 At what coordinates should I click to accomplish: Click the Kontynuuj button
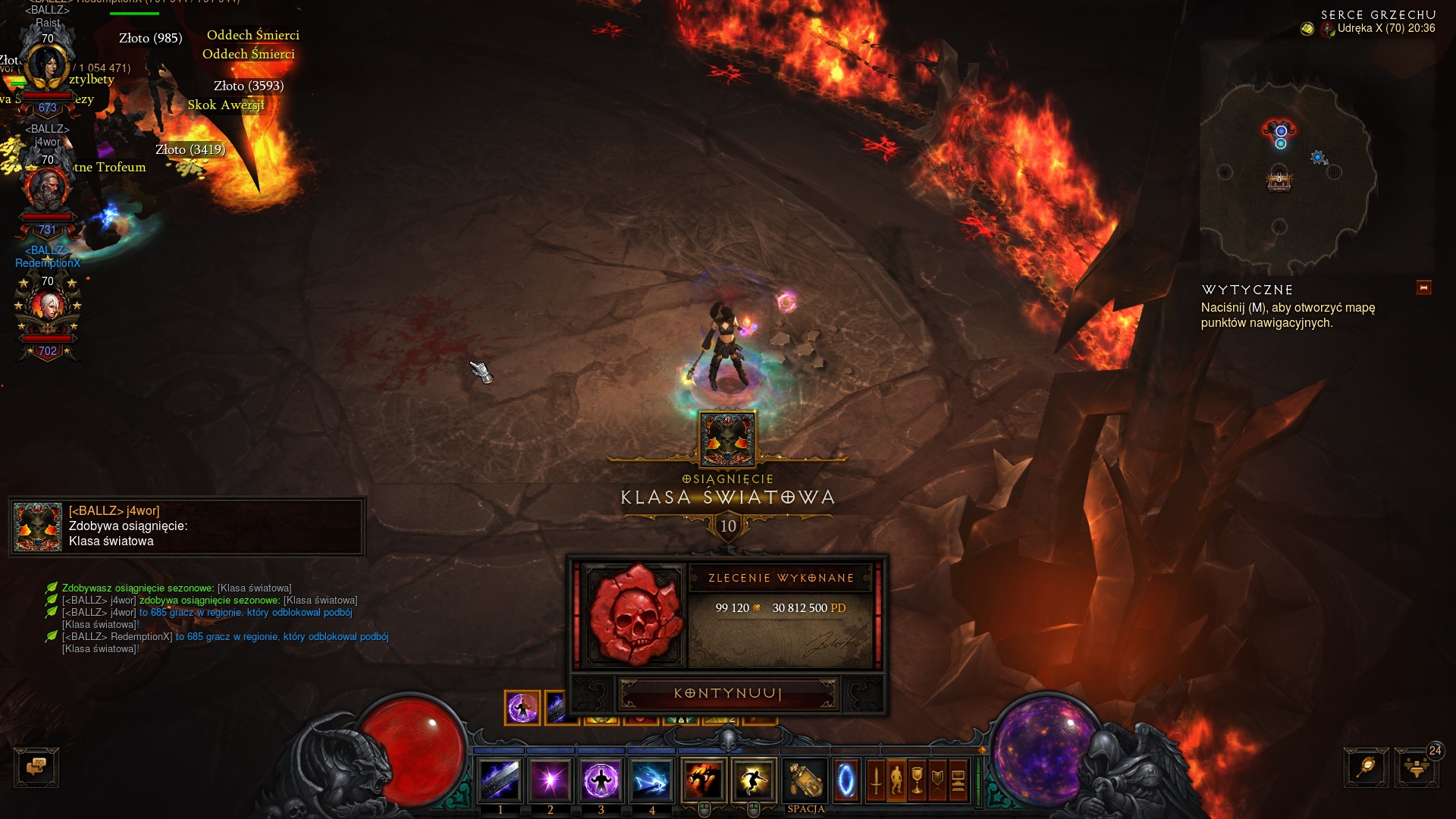click(x=727, y=693)
